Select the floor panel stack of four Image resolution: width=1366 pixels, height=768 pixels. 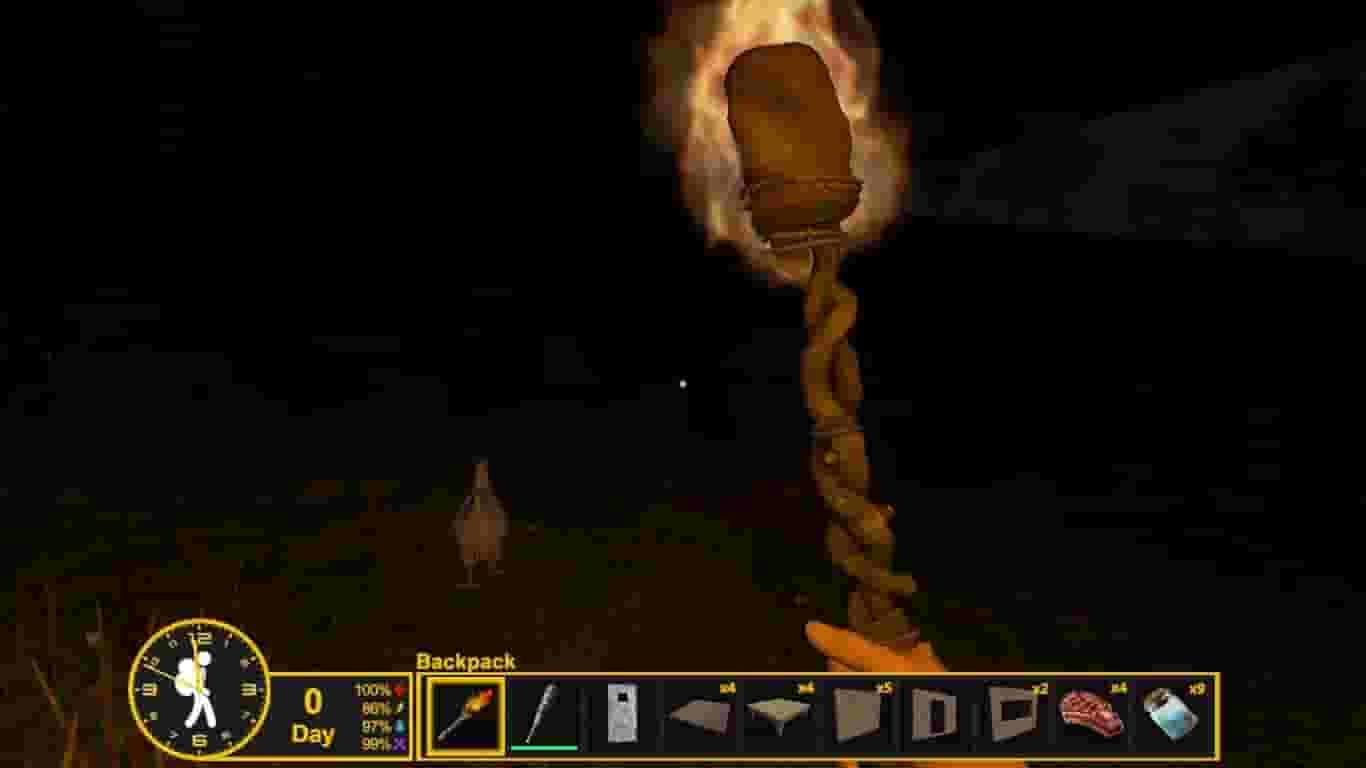700,712
